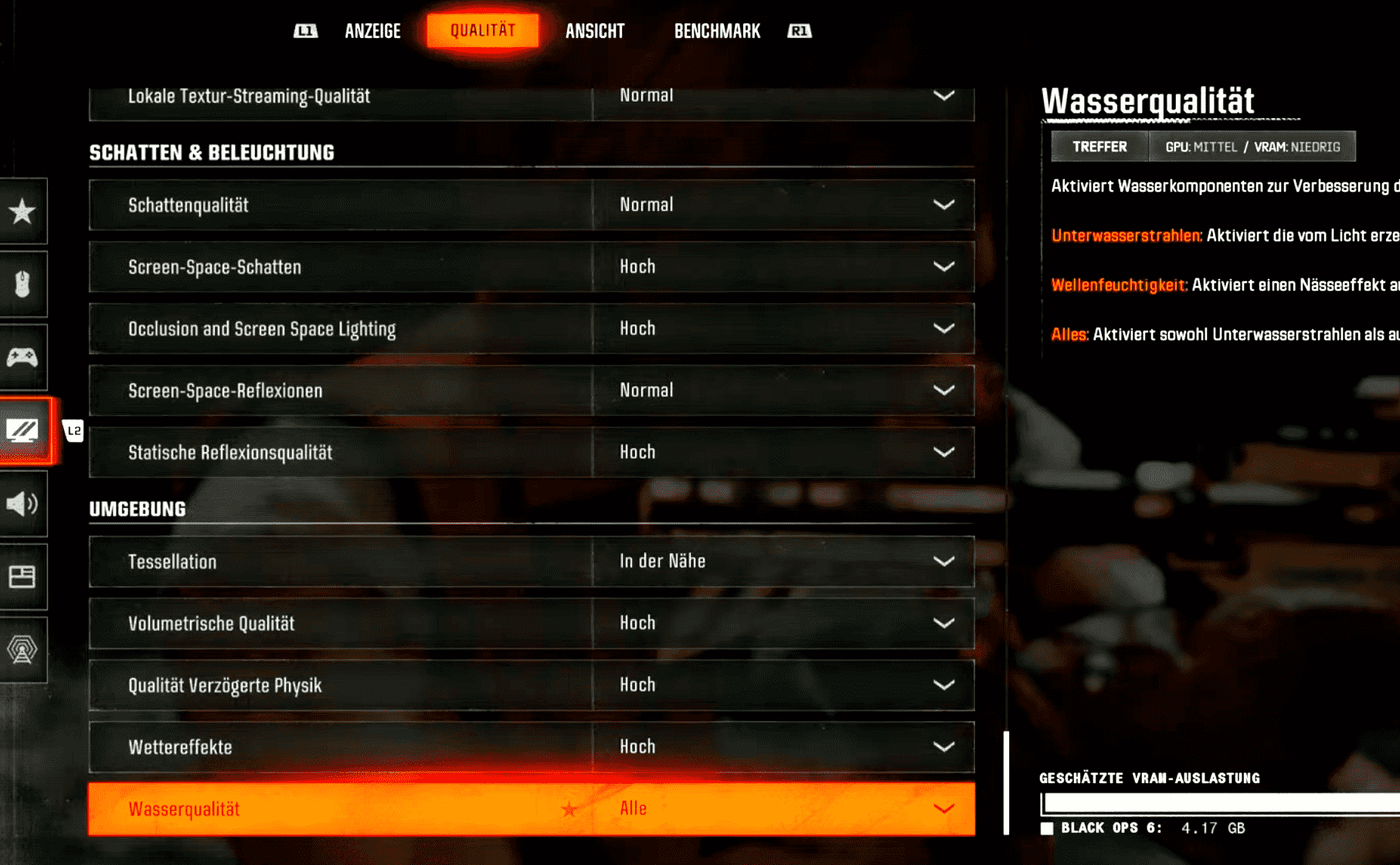Open the Wettereffekte dropdown
This screenshot has width=1400, height=865.
783,747
